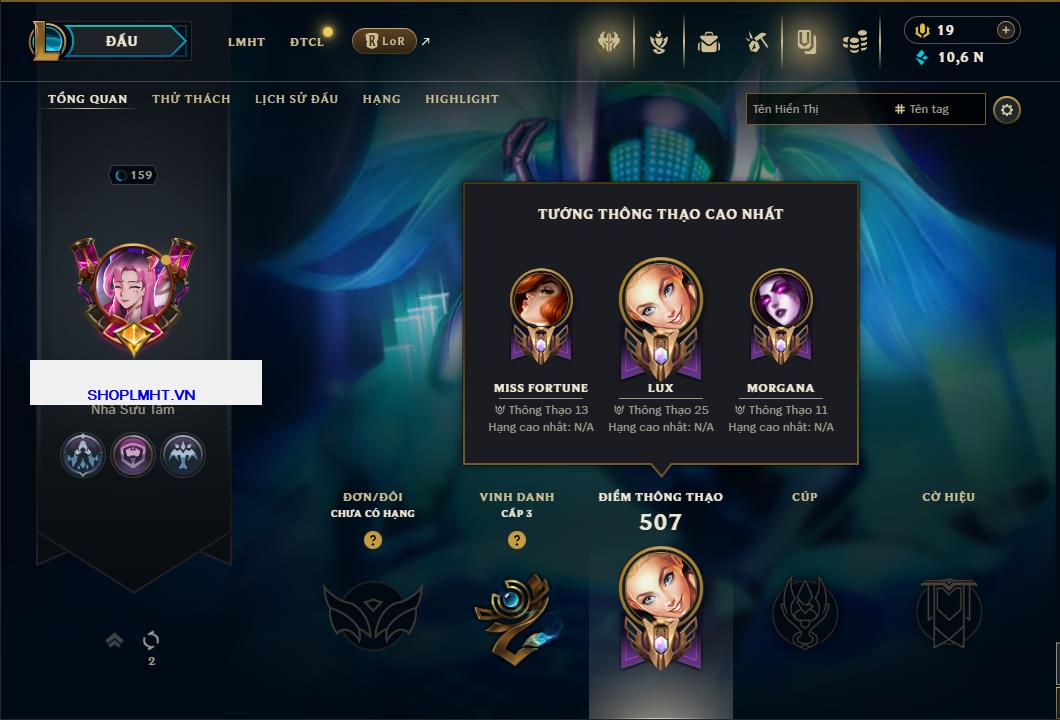This screenshot has width=1060, height=720.
Task: Add currency with the plus button
Action: tap(1006, 30)
